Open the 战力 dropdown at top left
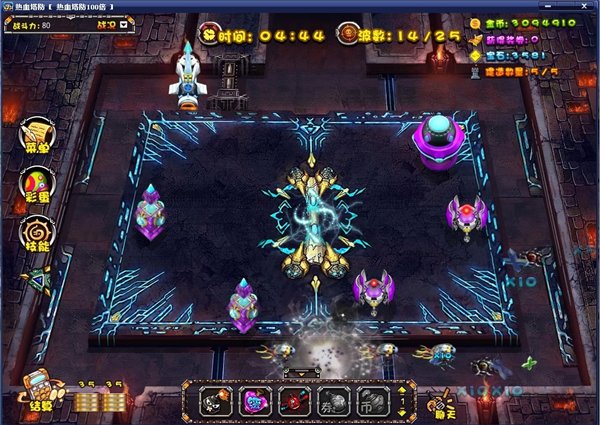The width and height of the screenshot is (600, 425). (x=107, y=24)
